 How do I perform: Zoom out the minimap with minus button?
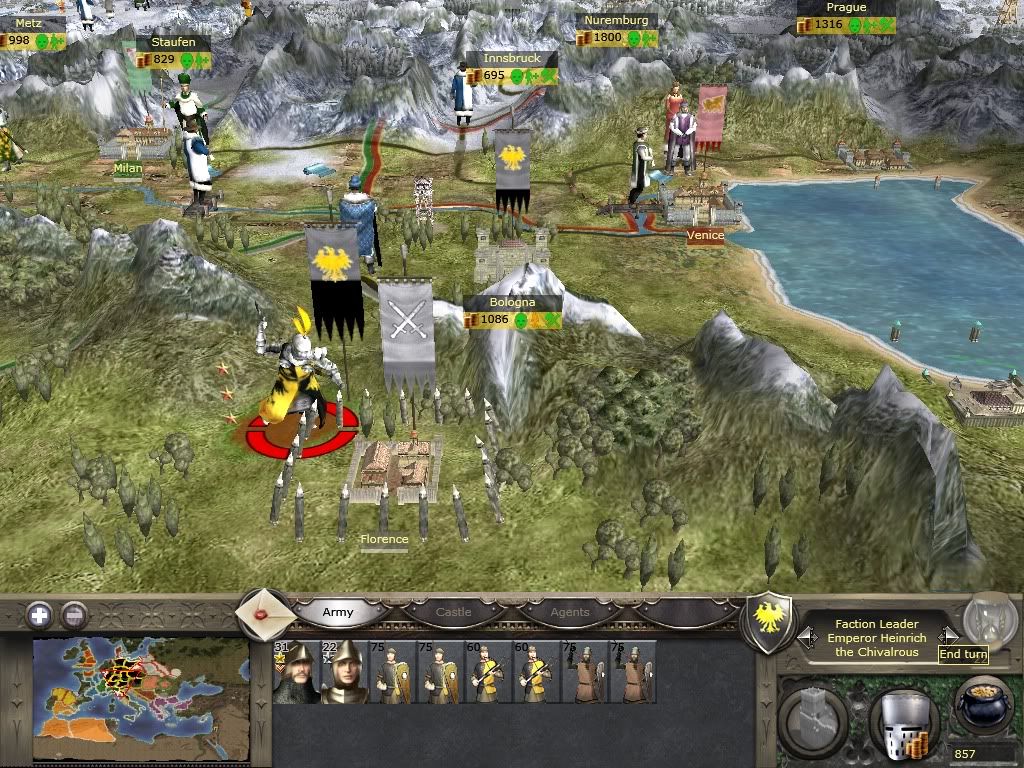74,615
